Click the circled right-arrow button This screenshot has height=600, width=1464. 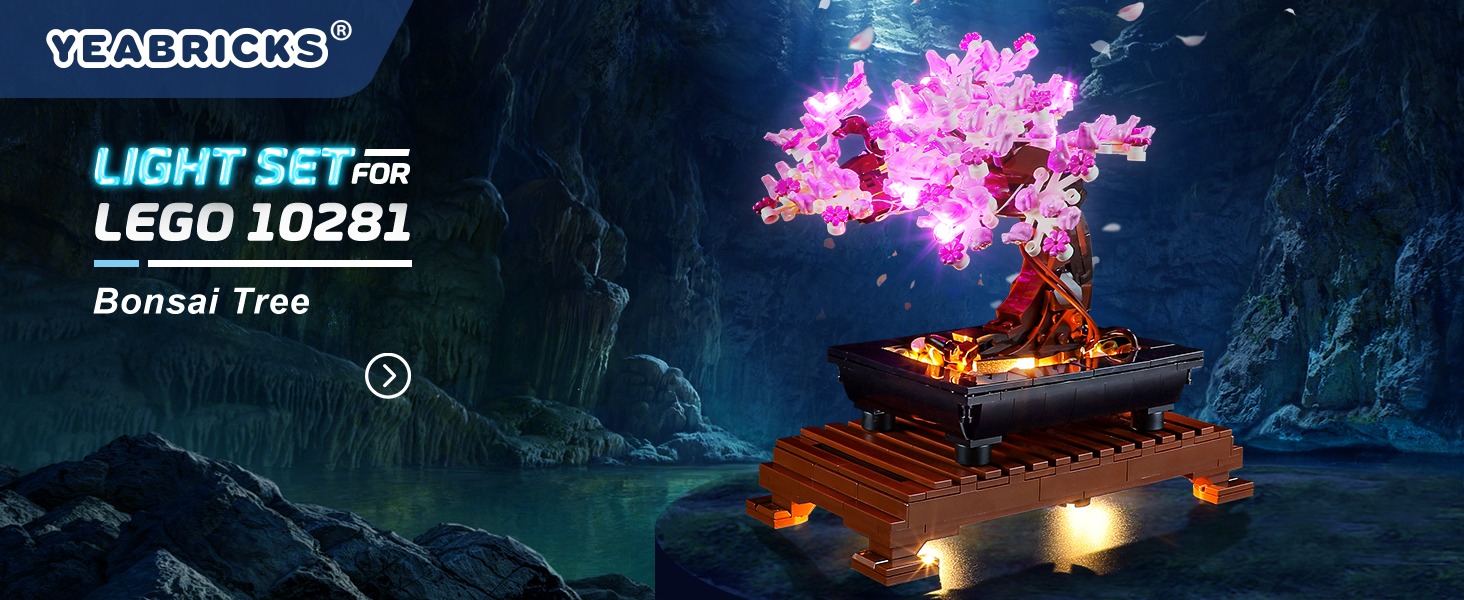pos(388,376)
